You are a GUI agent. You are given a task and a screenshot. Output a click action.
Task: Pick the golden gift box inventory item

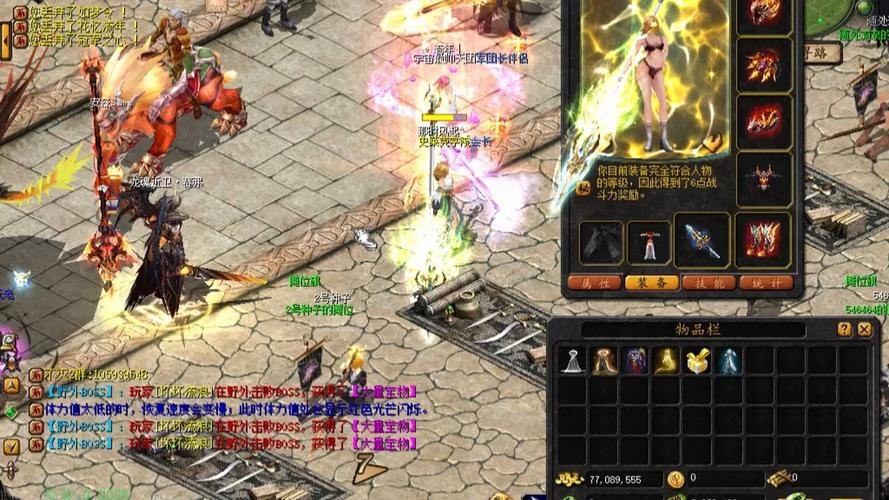(698, 361)
